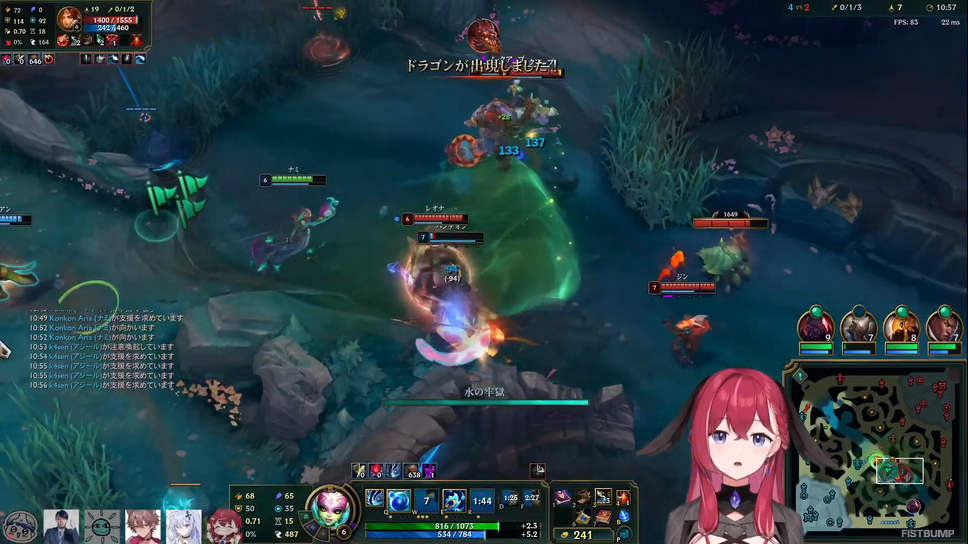Use the ward item in slot 3
The width and height of the screenshot is (968, 544).
point(603,498)
